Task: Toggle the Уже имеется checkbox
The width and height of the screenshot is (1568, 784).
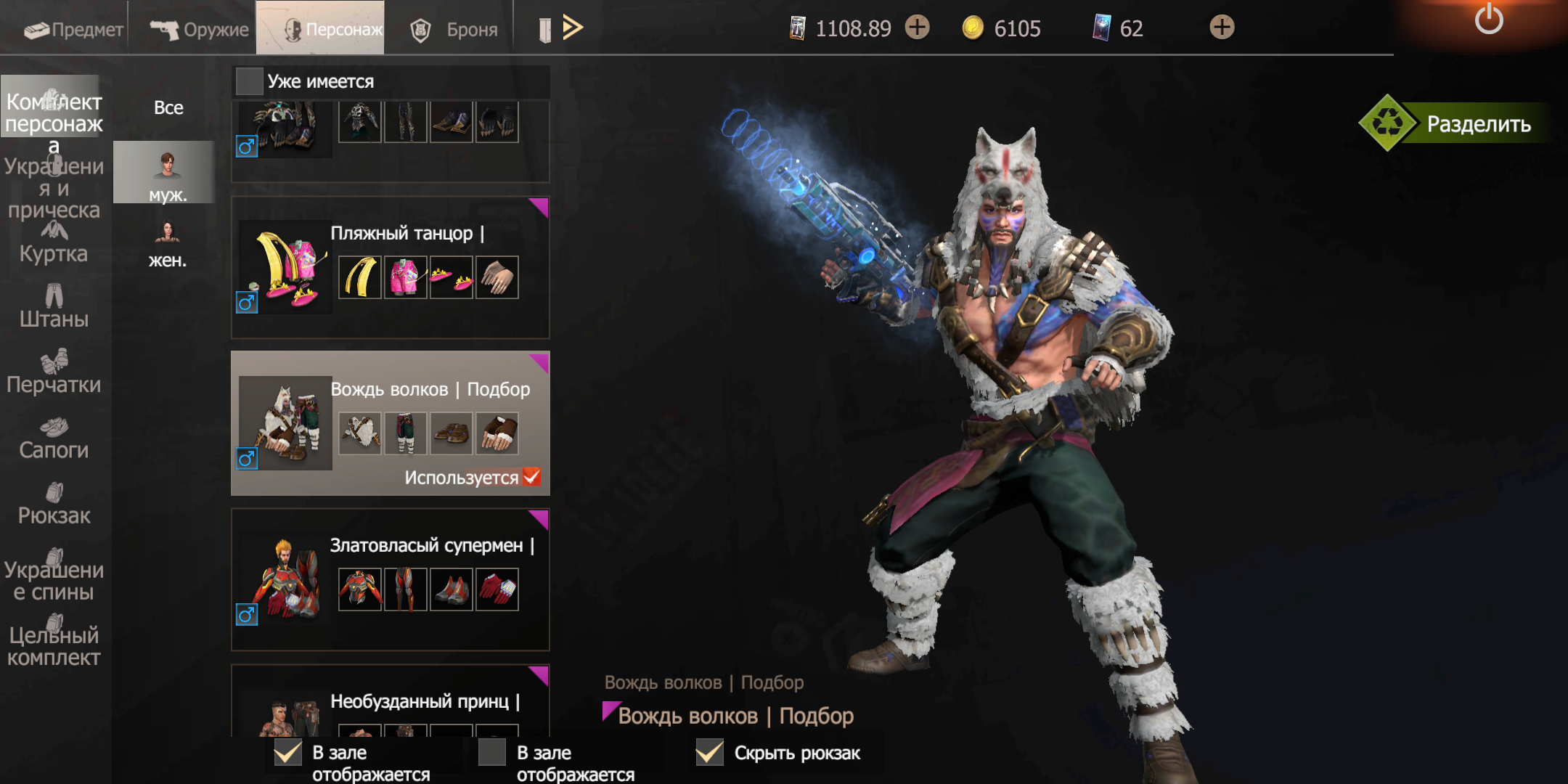Action: coord(249,81)
